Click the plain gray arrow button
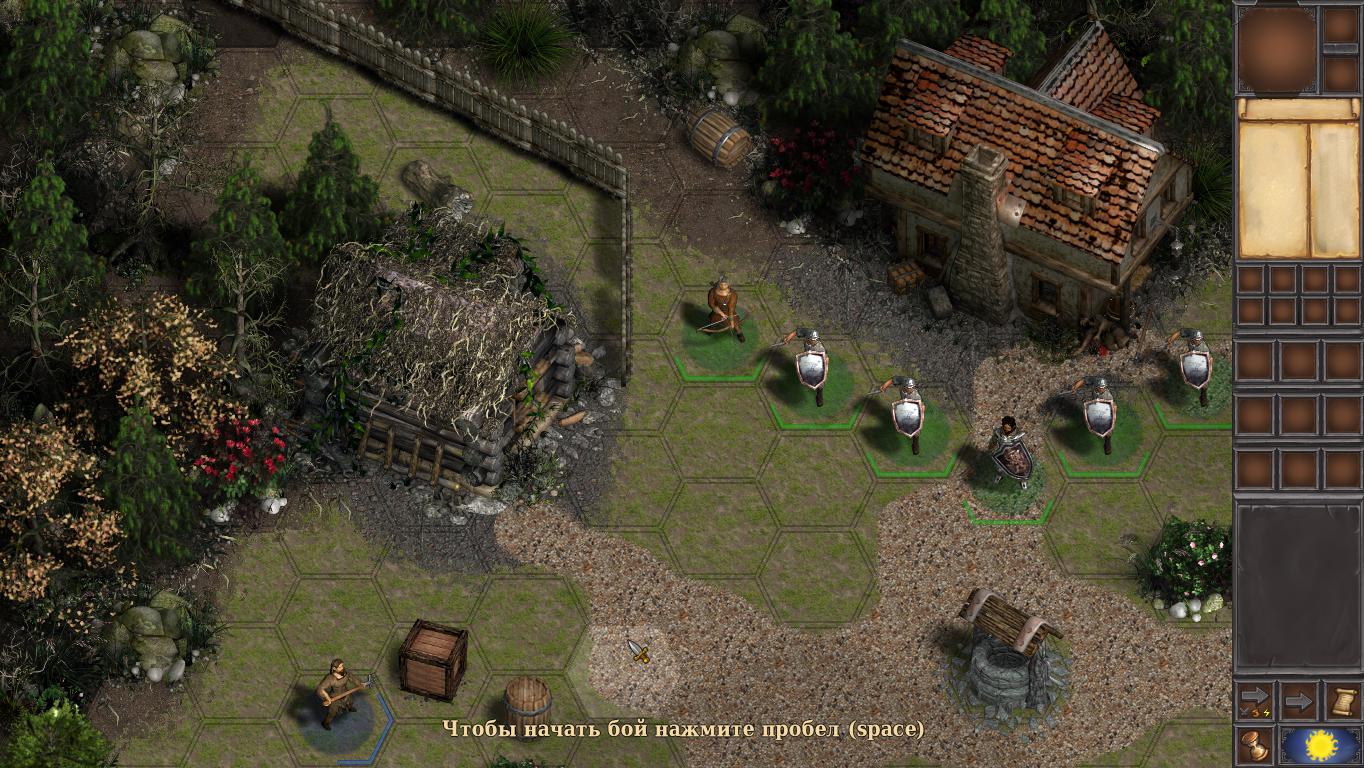The image size is (1364, 768). [1298, 701]
